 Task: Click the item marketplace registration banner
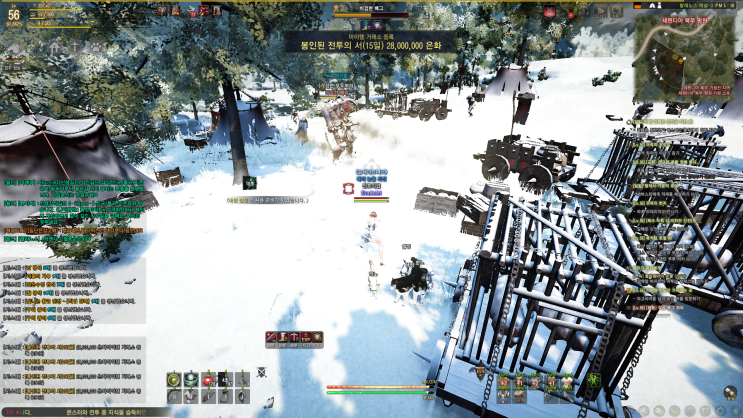click(x=370, y=42)
